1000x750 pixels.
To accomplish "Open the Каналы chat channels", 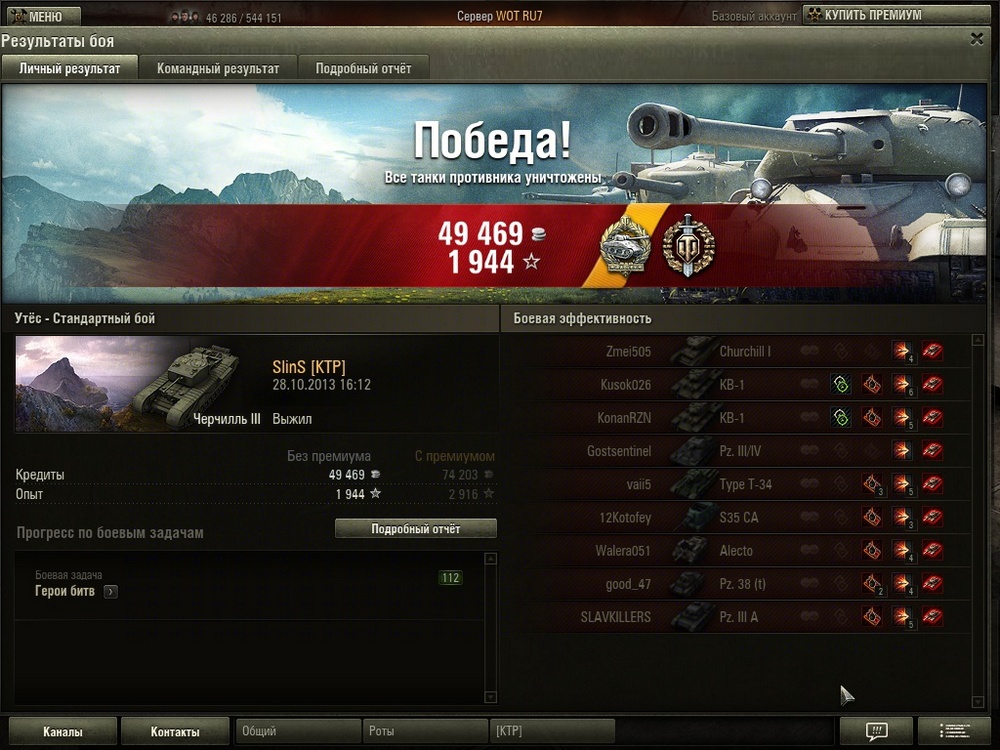I will coord(62,732).
